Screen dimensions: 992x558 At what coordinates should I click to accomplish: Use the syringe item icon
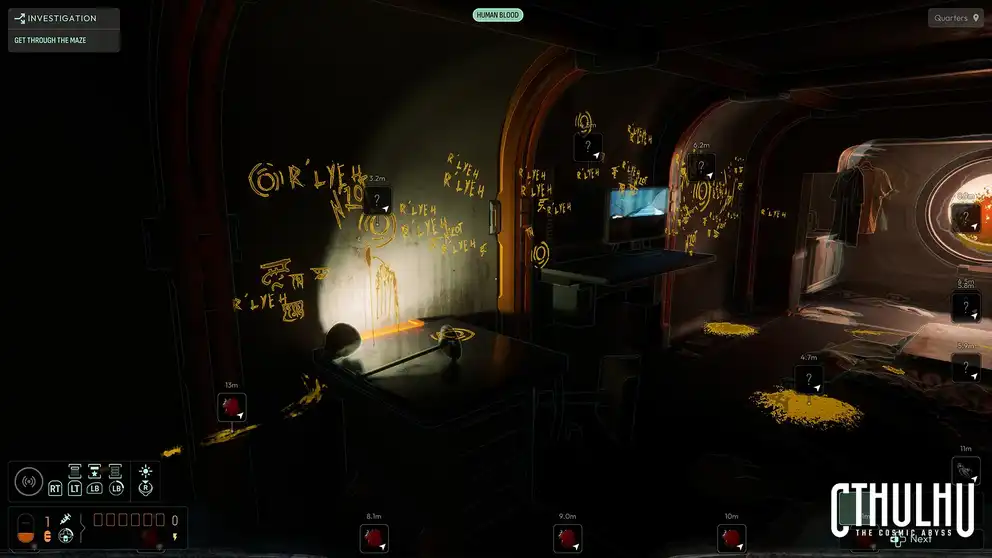pyautogui.click(x=66, y=520)
